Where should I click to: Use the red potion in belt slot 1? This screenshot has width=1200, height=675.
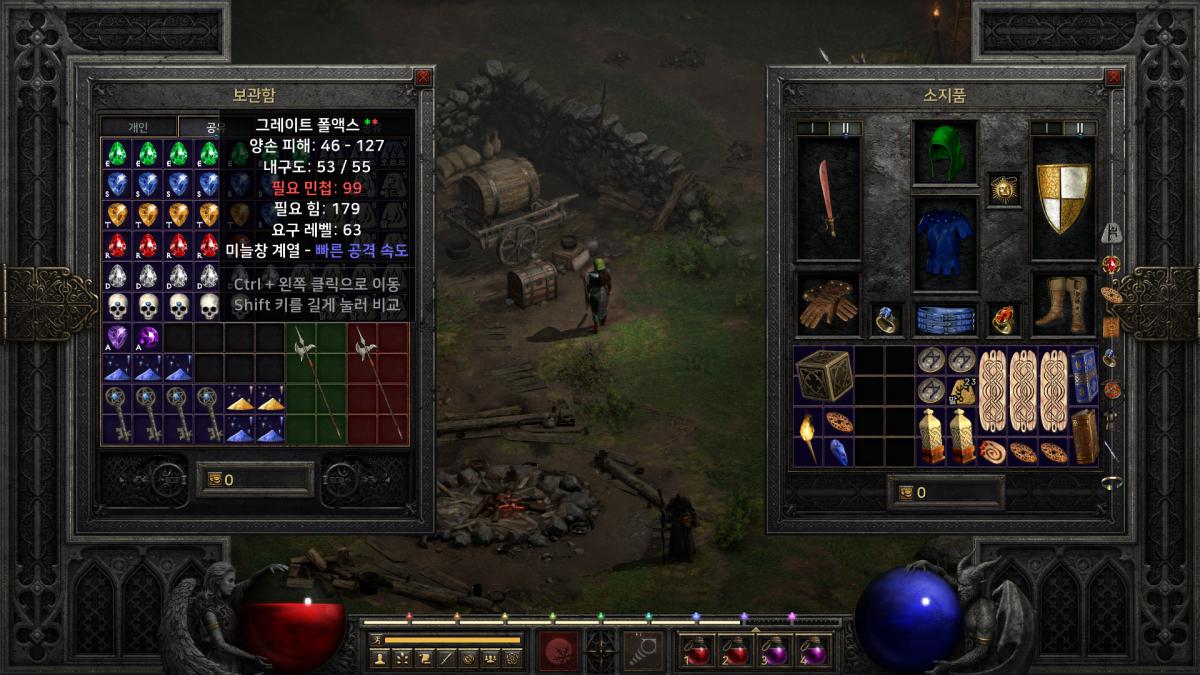coord(698,651)
